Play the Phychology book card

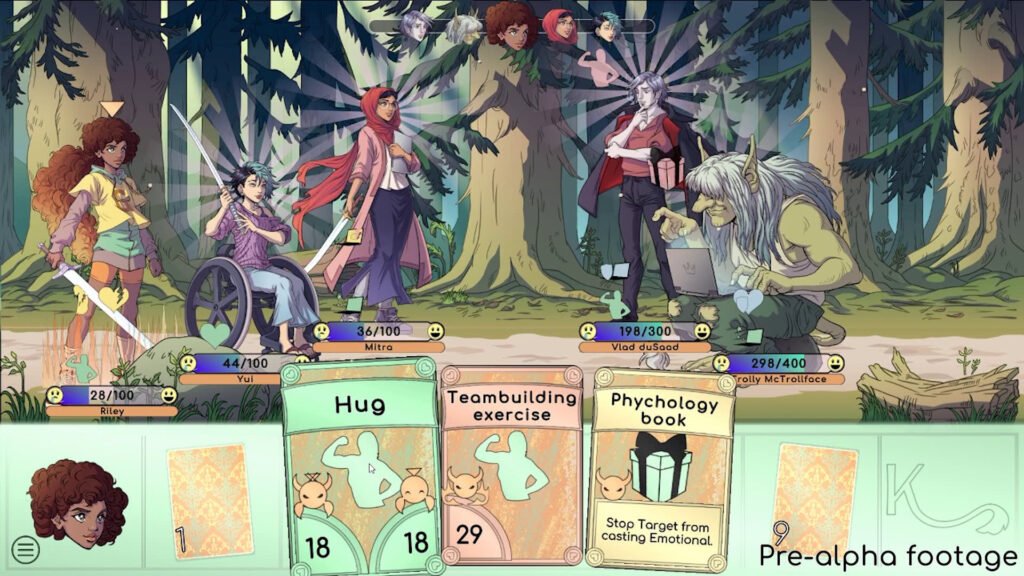pyautogui.click(x=660, y=470)
